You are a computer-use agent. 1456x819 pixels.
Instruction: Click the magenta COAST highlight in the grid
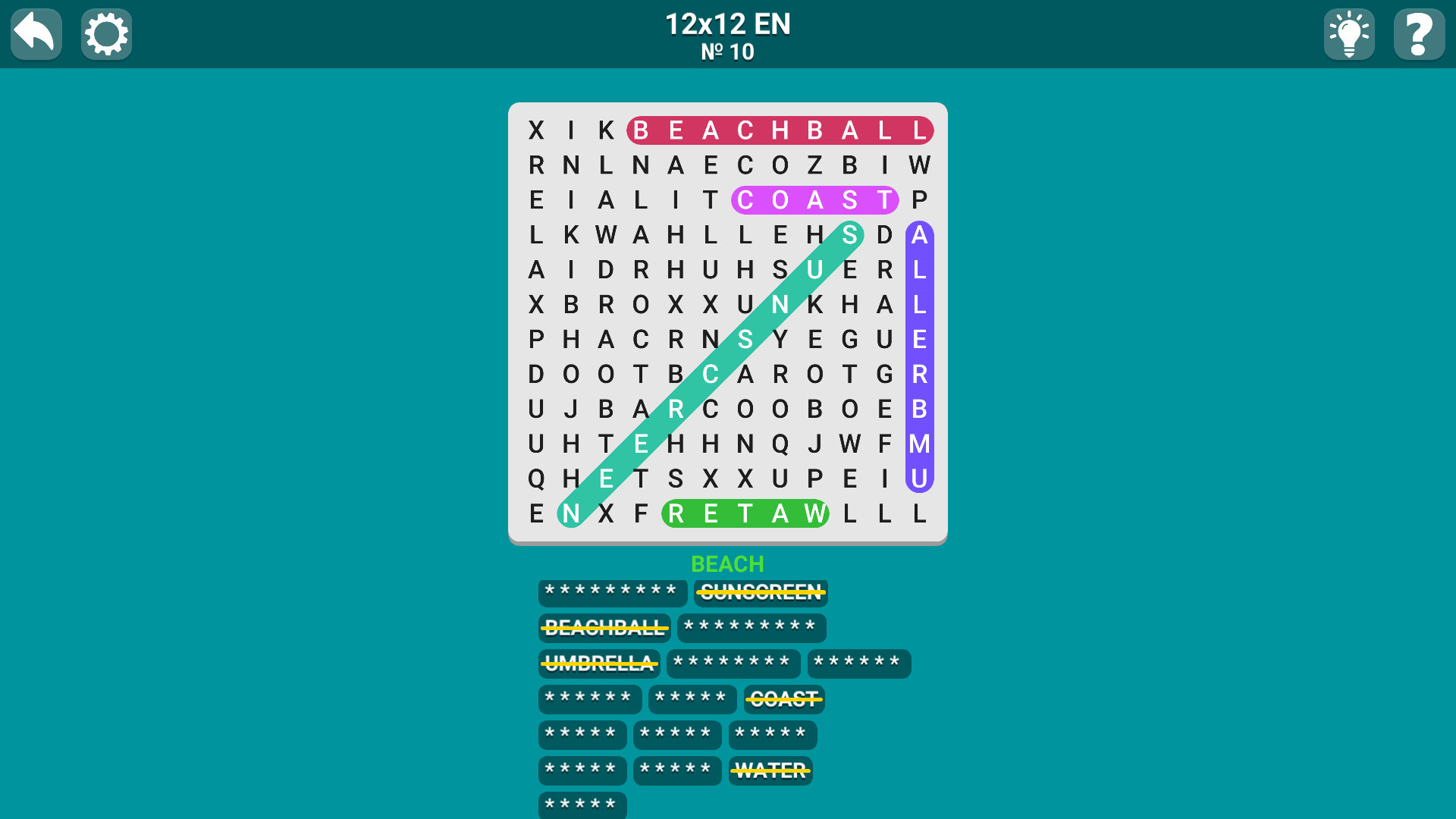pos(814,200)
